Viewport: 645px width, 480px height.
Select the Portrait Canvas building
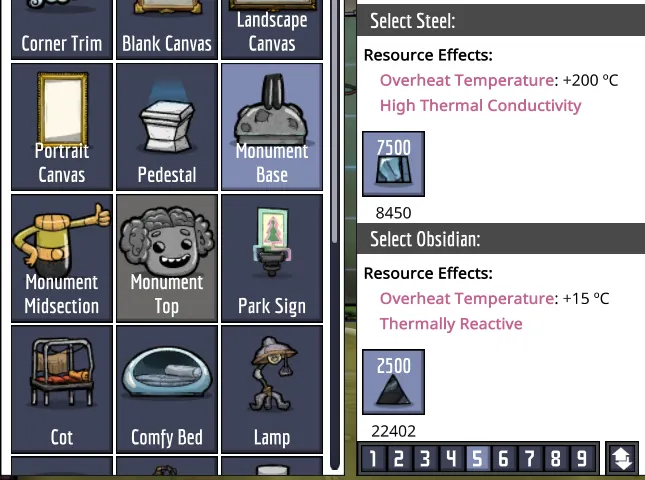coord(61,127)
